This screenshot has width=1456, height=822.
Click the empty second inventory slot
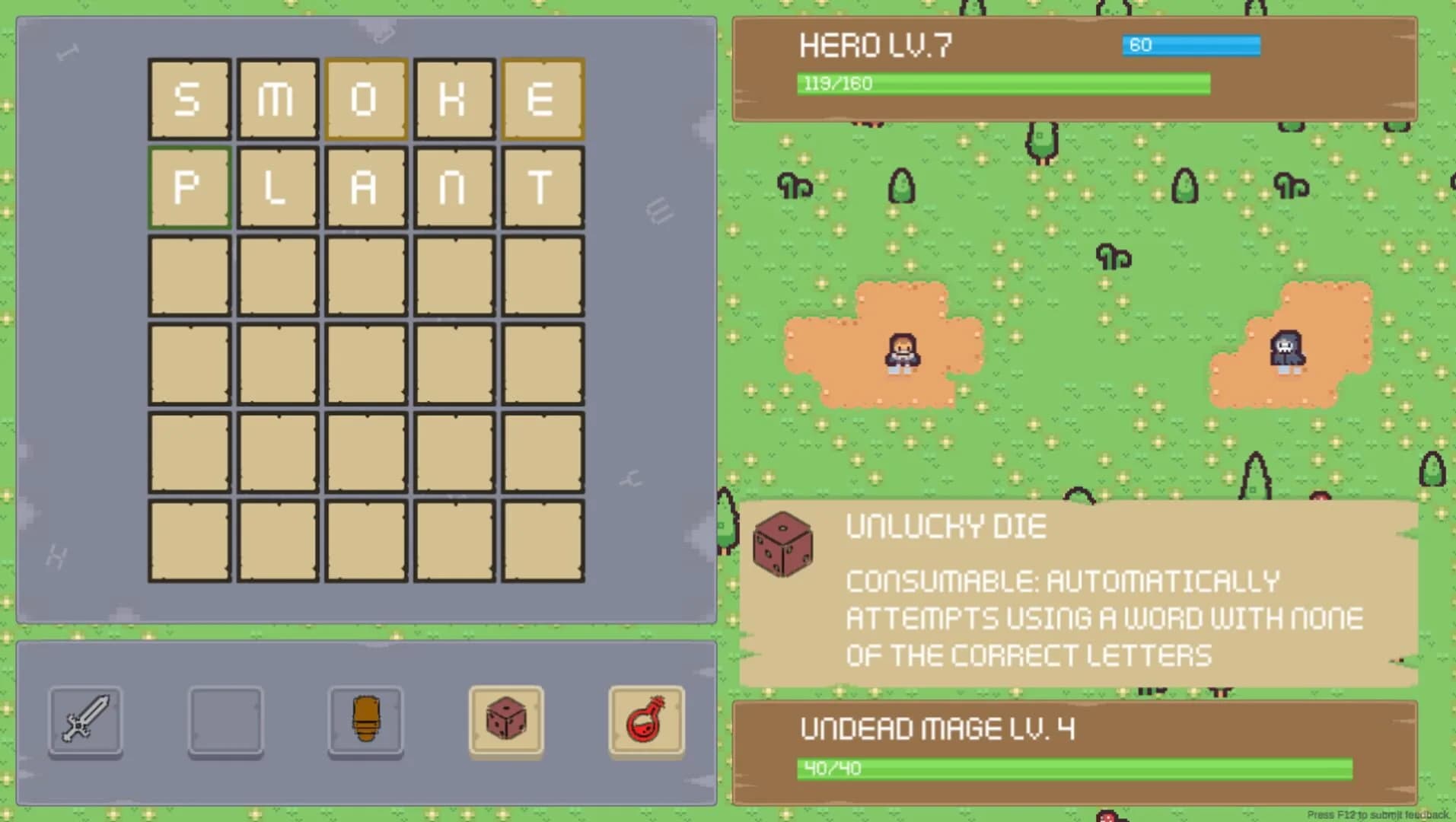point(225,720)
